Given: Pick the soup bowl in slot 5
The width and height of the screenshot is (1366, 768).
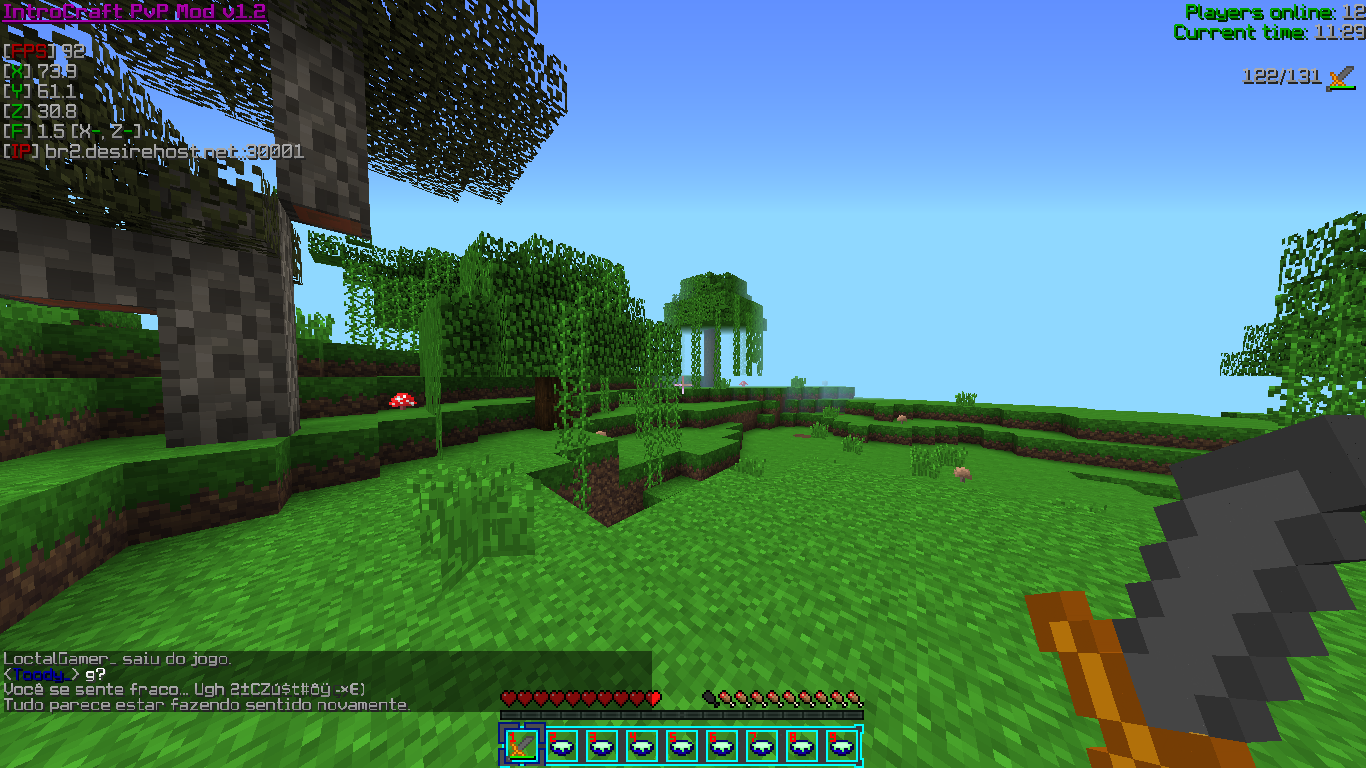Looking at the screenshot, I should point(682,745).
